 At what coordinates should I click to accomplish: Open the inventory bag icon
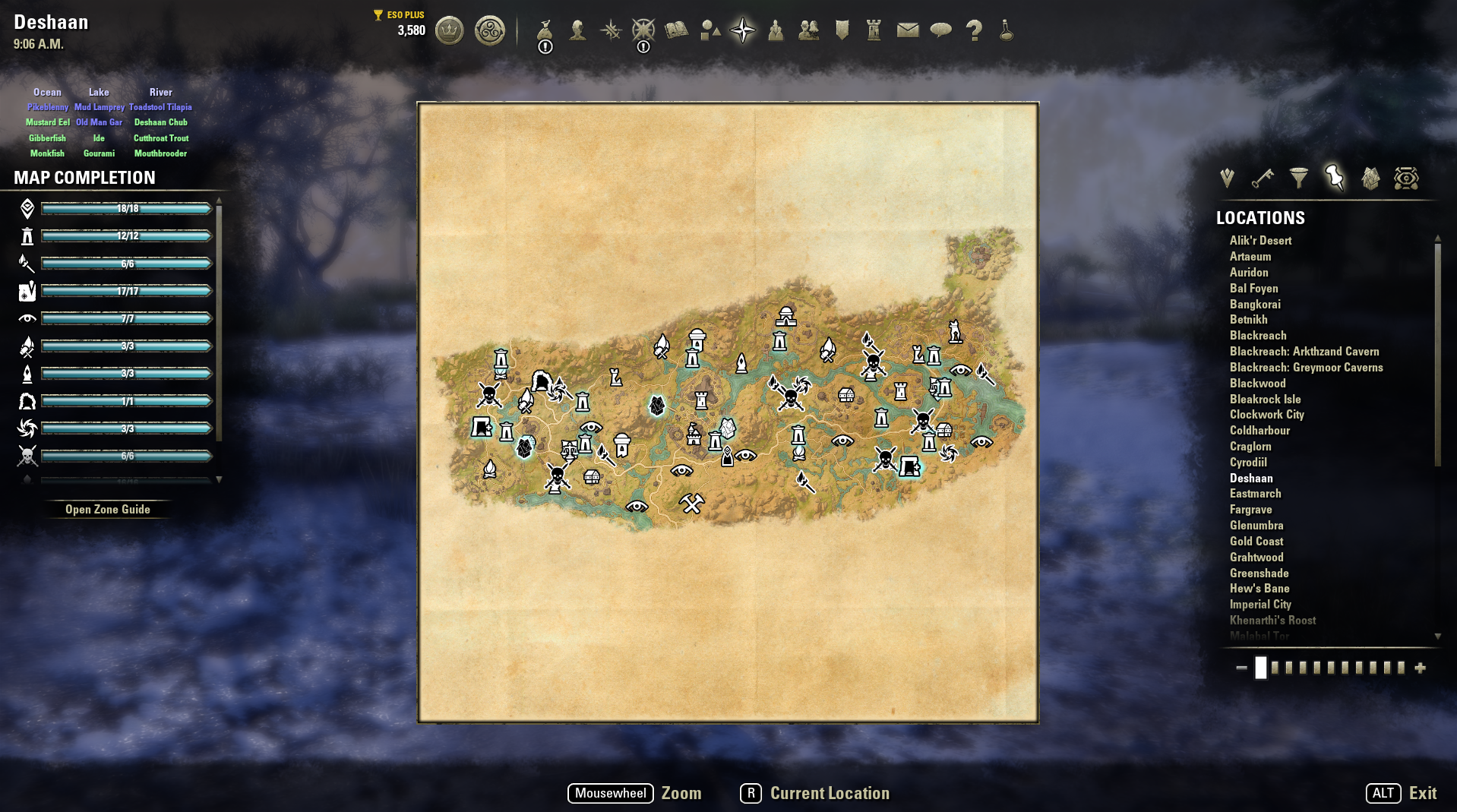tap(545, 30)
